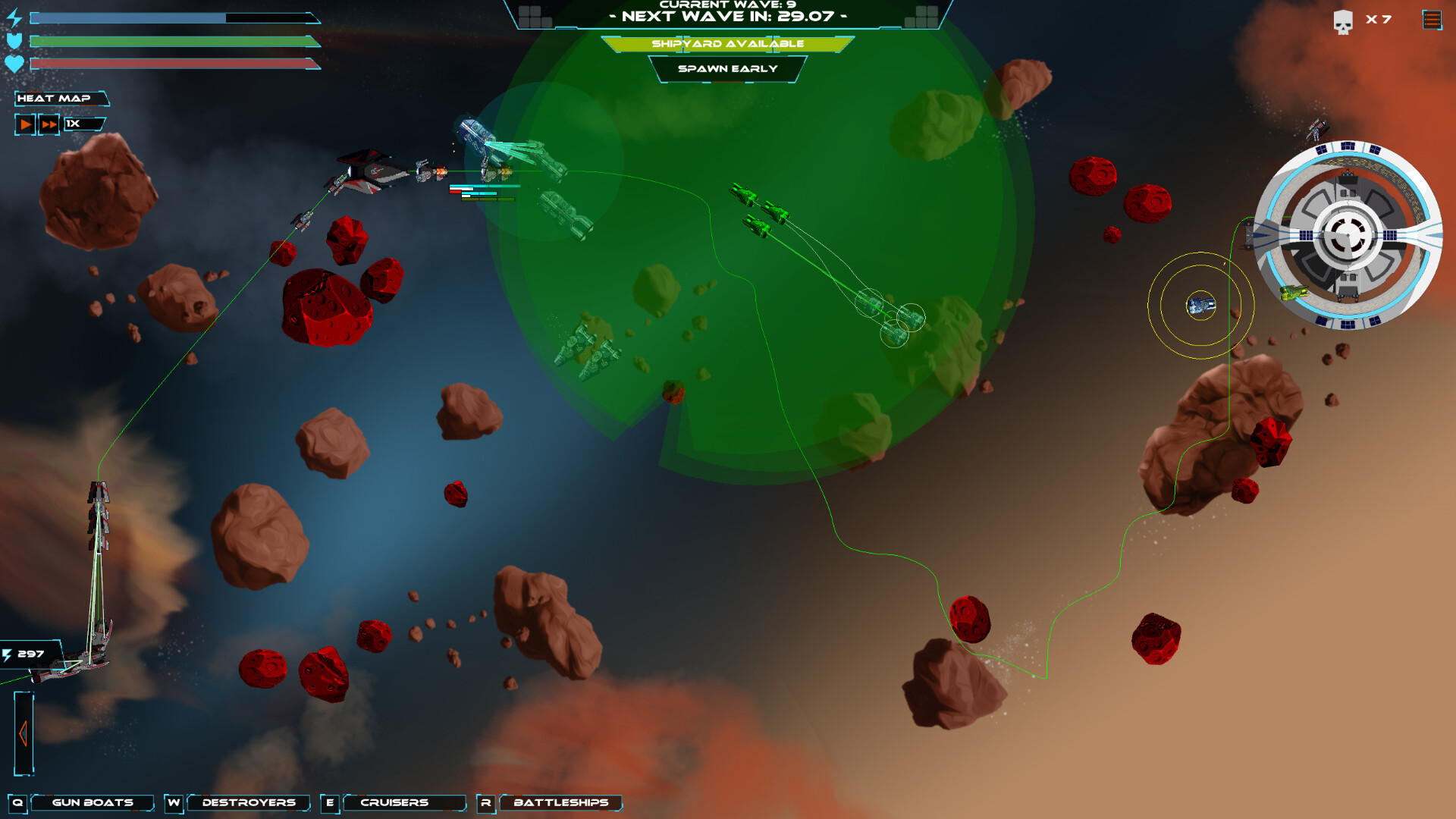Click the lightning energy icon beside the blue bar

click(15, 17)
